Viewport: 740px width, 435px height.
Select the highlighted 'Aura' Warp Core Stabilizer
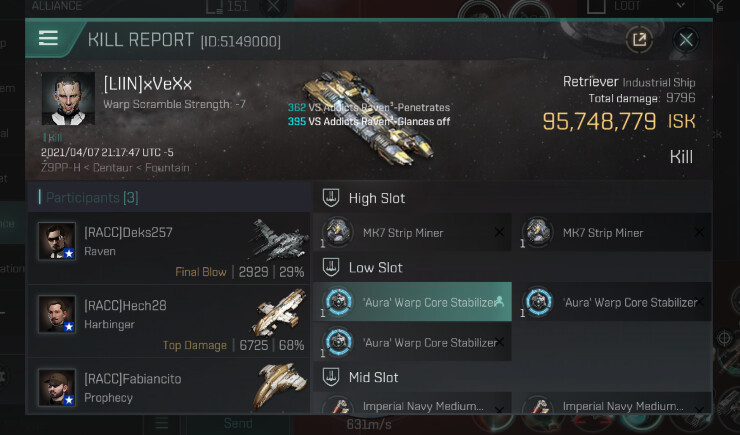(412, 302)
